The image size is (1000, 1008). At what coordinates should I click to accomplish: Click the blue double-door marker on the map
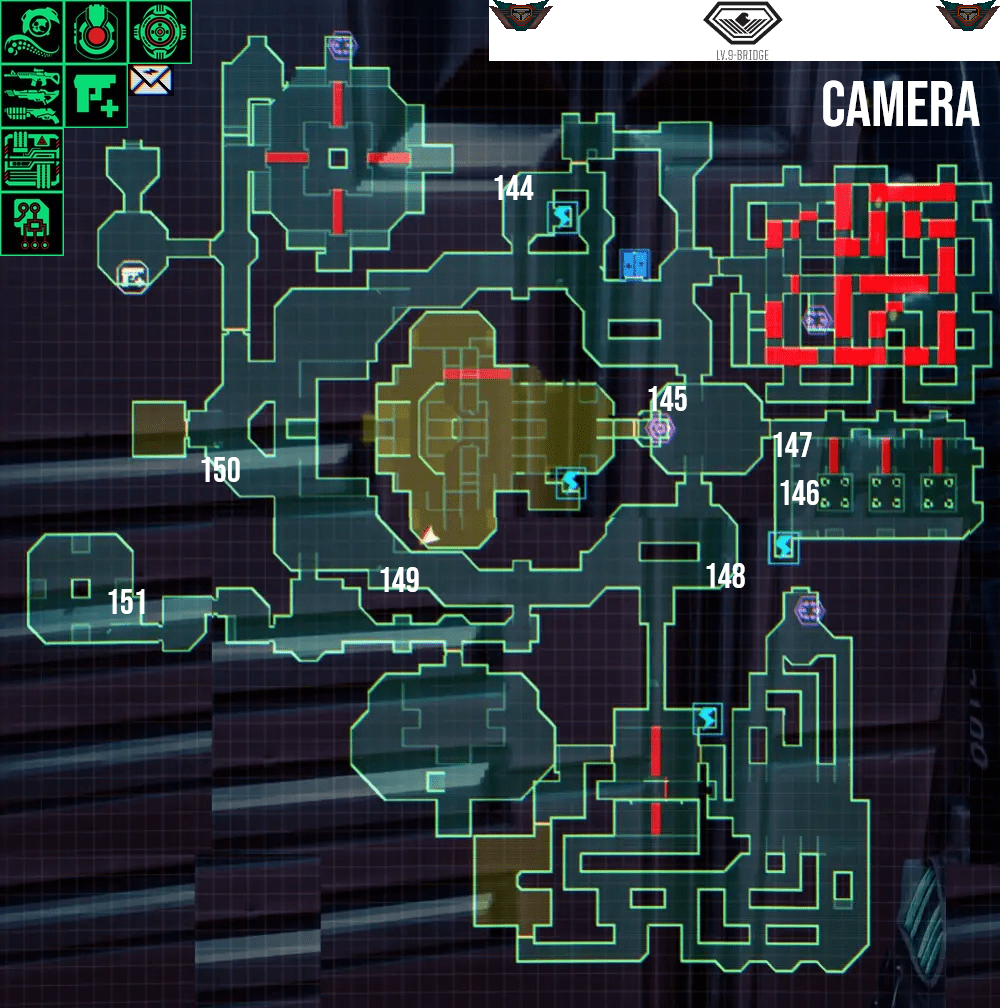(x=634, y=264)
